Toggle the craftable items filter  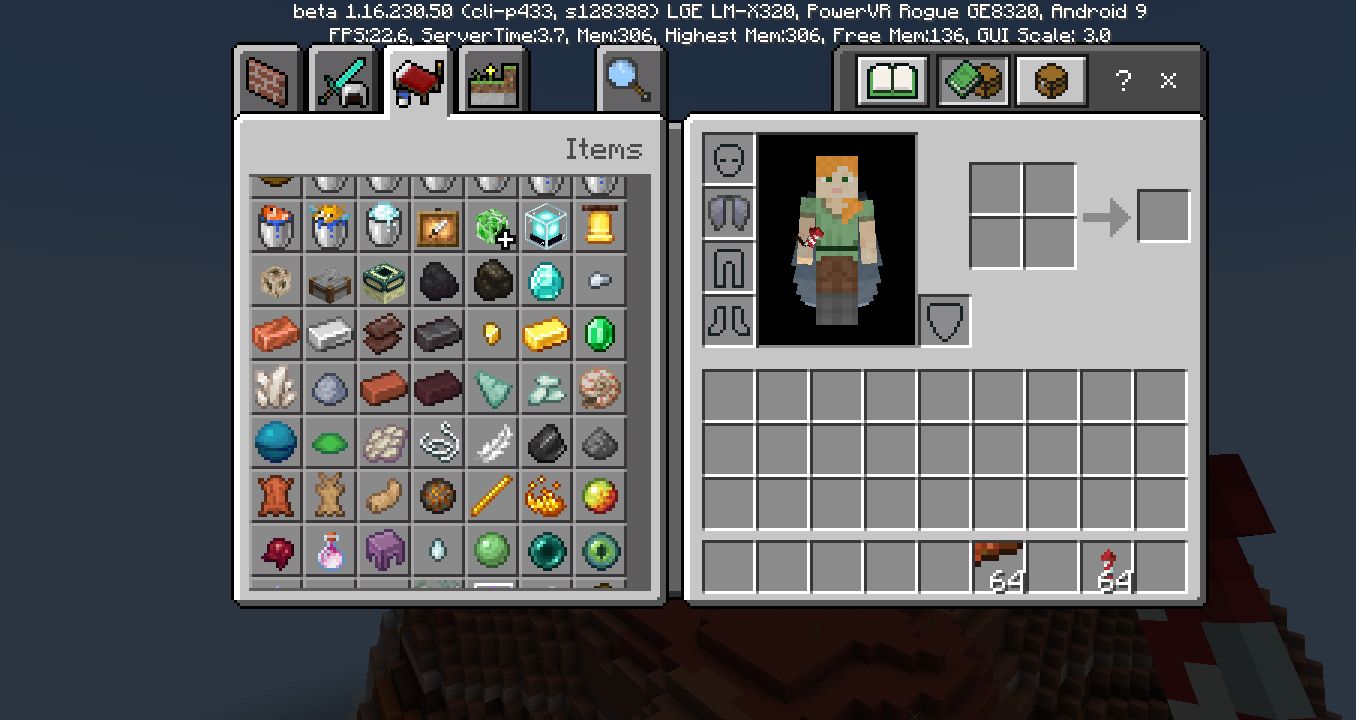click(x=971, y=81)
